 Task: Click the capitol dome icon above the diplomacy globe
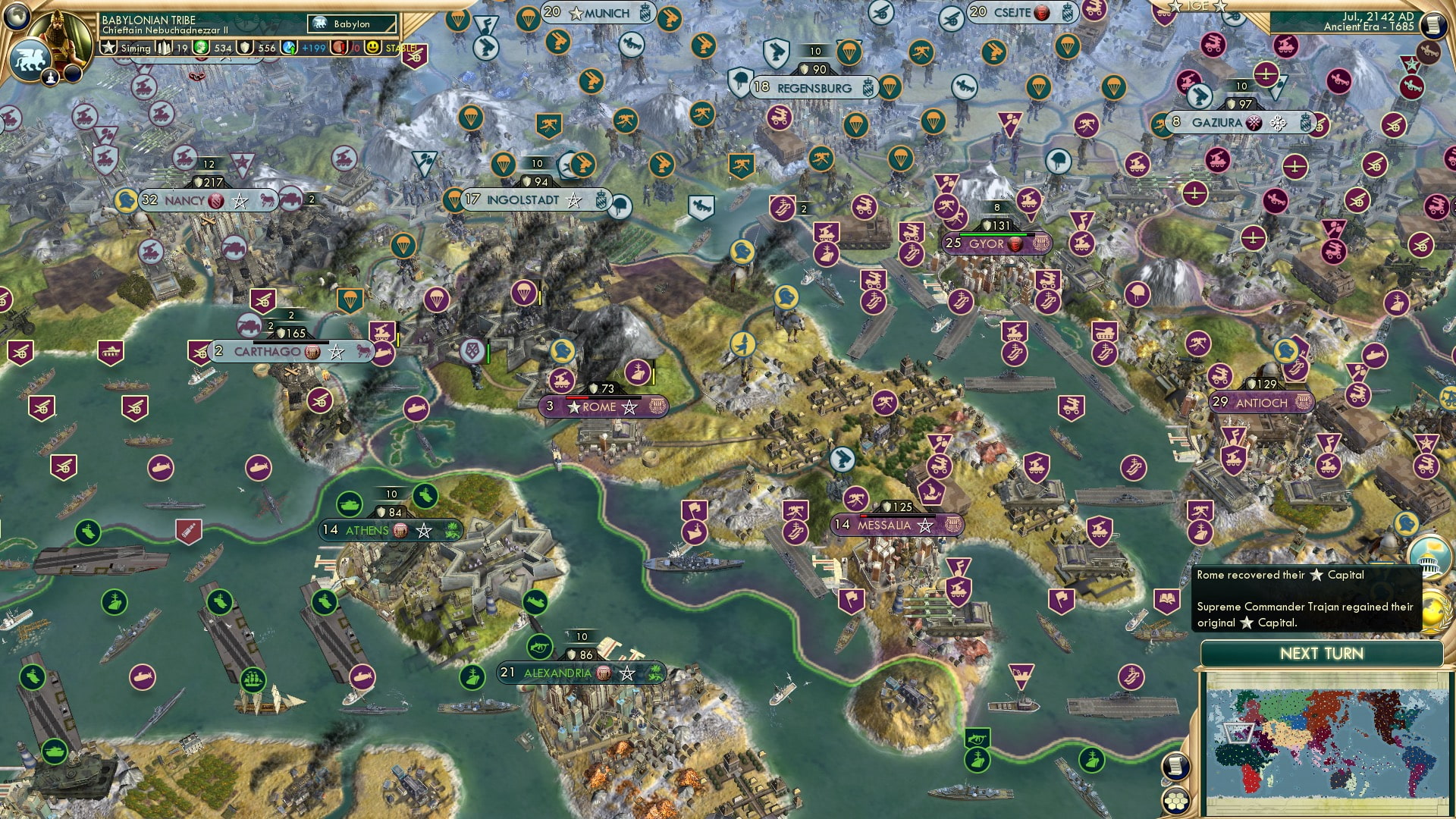(x=1428, y=558)
